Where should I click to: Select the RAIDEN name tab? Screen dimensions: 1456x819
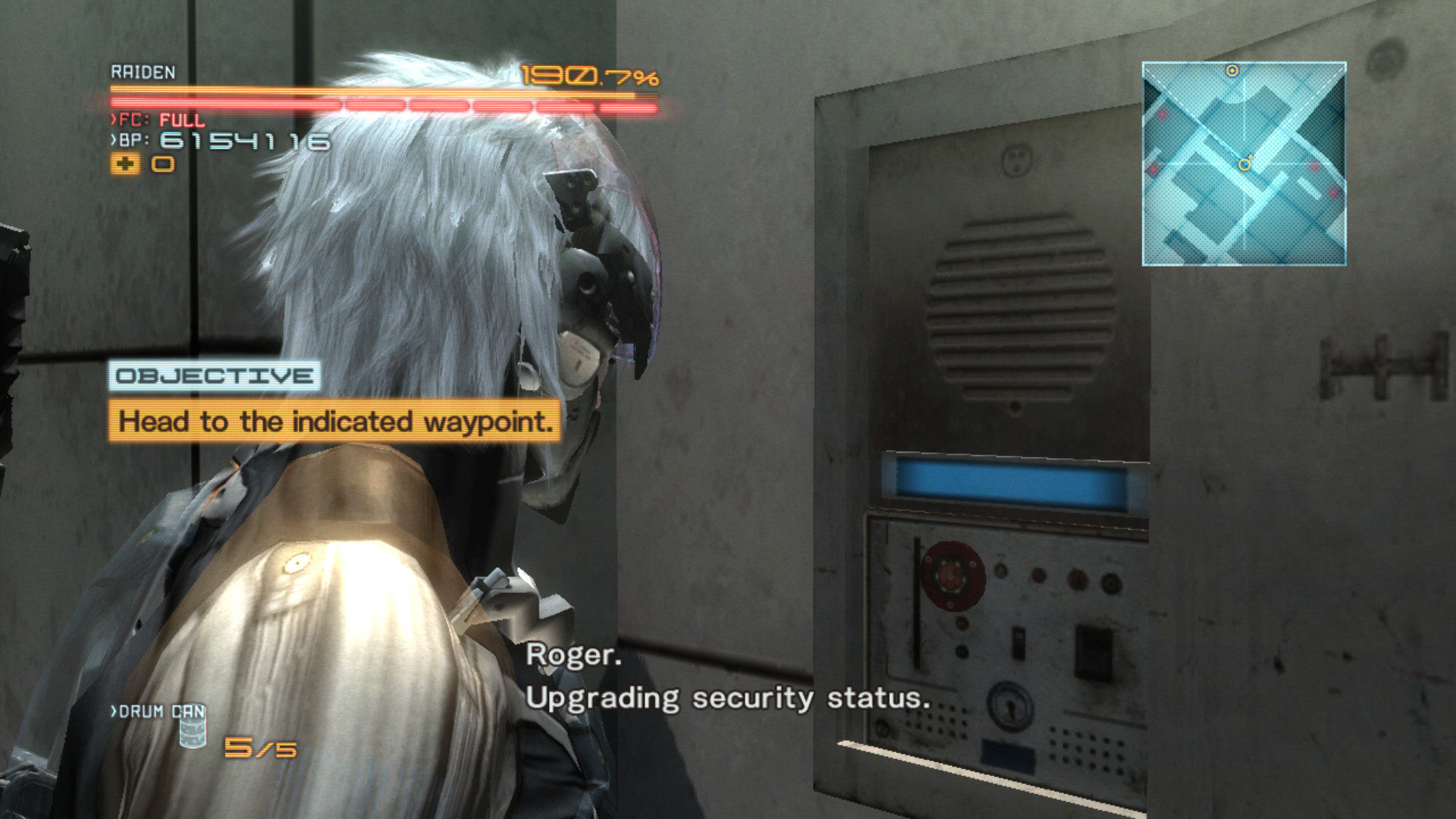(x=141, y=71)
